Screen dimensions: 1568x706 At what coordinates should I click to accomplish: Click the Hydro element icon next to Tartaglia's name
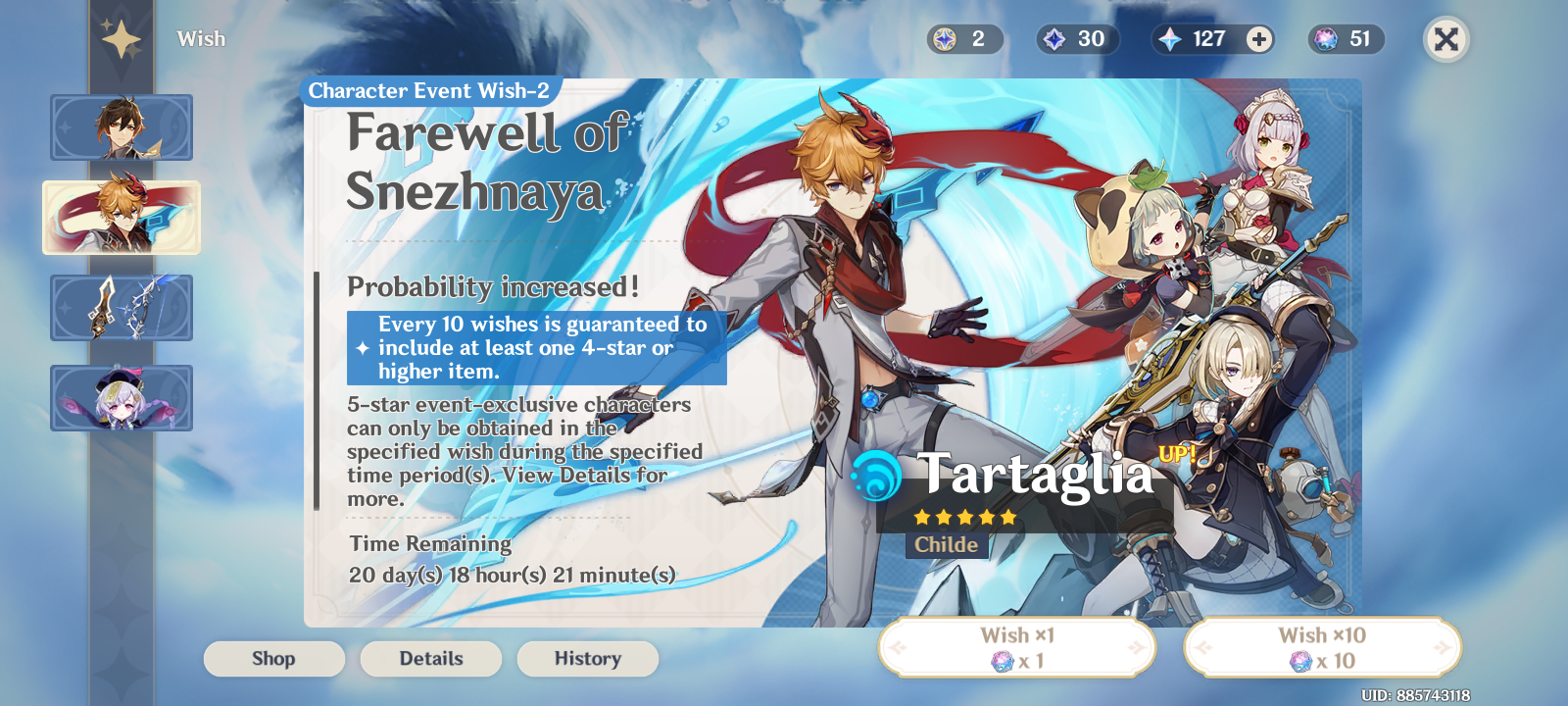pos(875,478)
